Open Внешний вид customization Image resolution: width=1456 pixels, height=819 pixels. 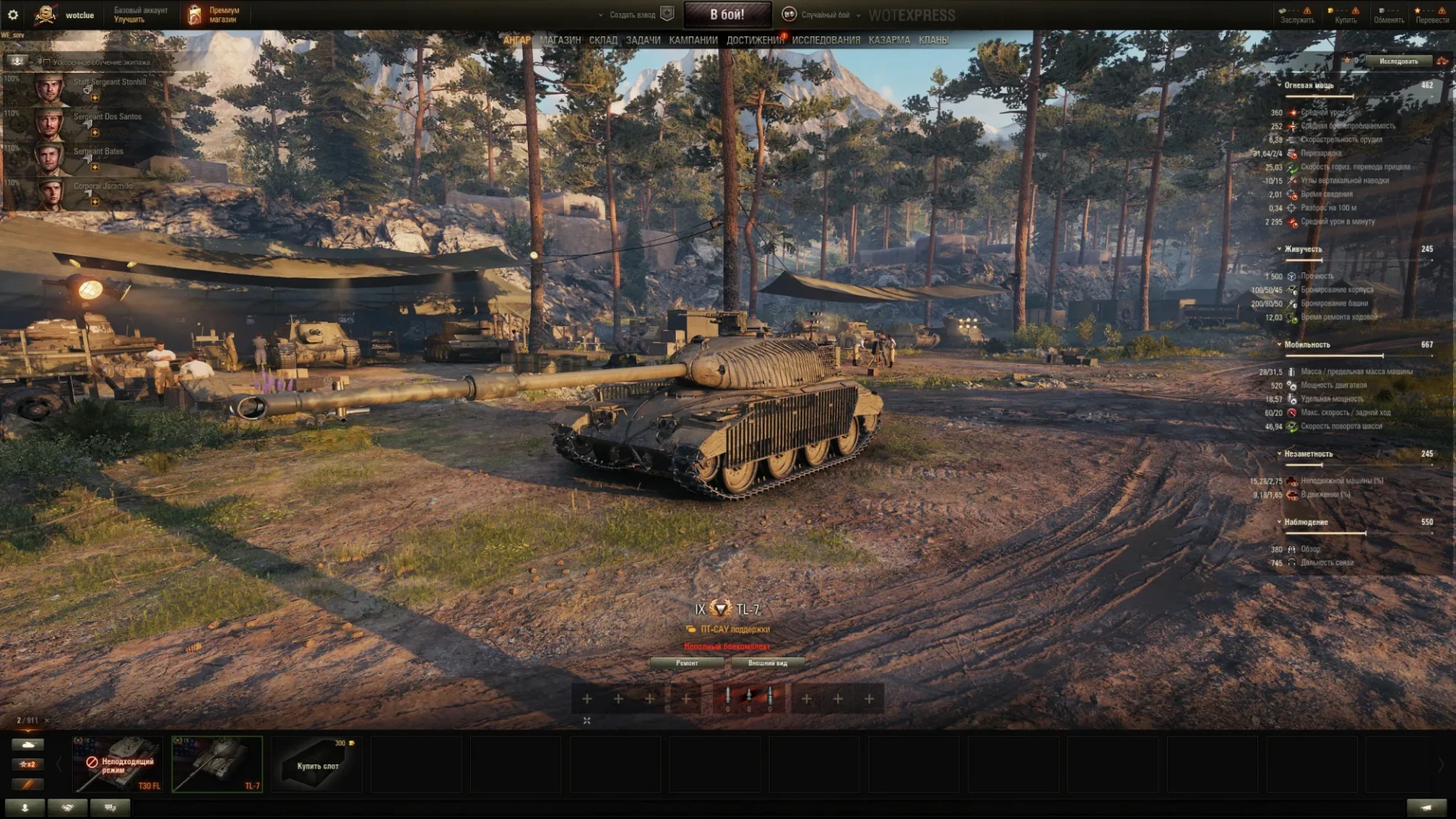(x=767, y=663)
